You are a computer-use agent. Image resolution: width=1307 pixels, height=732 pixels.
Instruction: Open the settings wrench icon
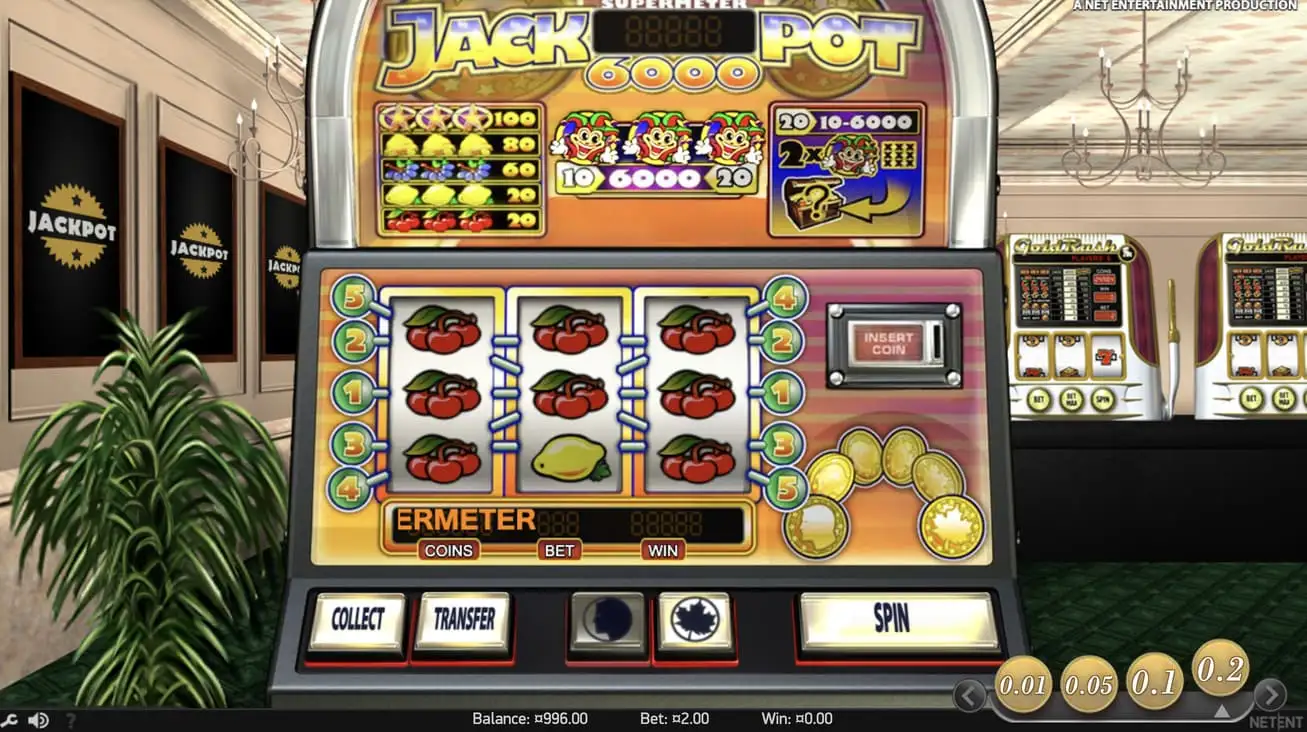point(12,720)
